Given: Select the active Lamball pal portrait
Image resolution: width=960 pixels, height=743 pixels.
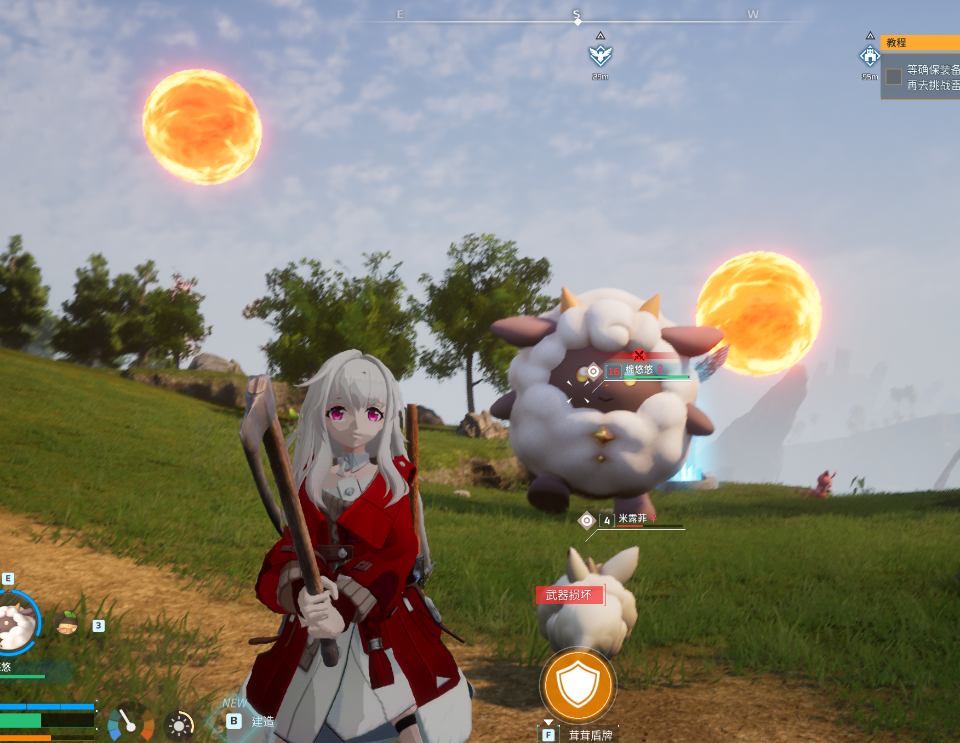Looking at the screenshot, I should tap(15, 622).
